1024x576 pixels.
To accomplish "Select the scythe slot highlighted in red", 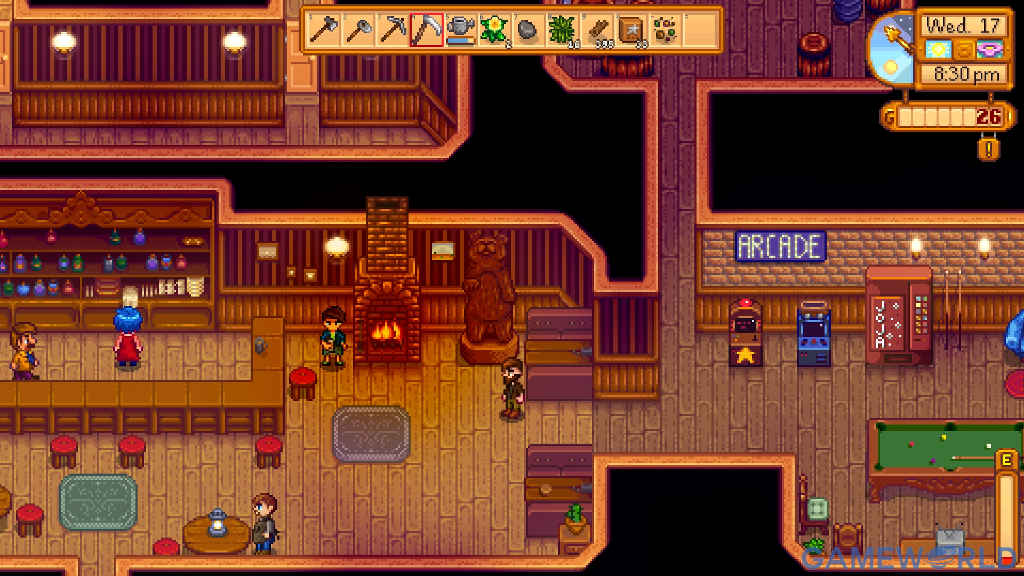I will coord(427,29).
